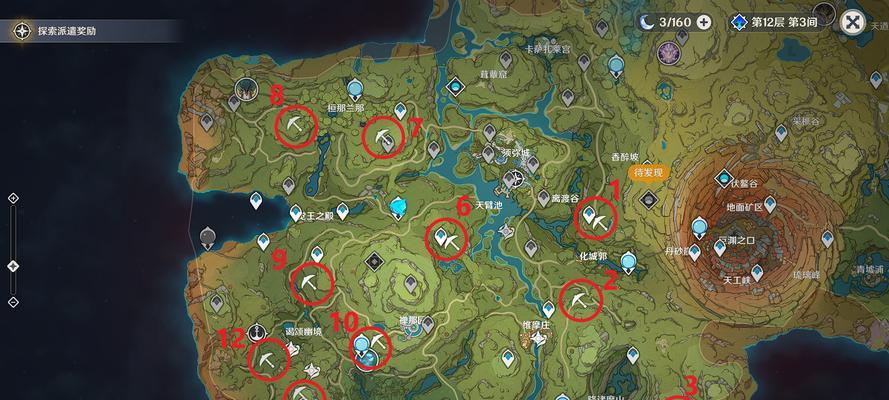The width and height of the screenshot is (889, 400).
Task: Select the pickaxe marker circled as number 8
Action: (296, 126)
